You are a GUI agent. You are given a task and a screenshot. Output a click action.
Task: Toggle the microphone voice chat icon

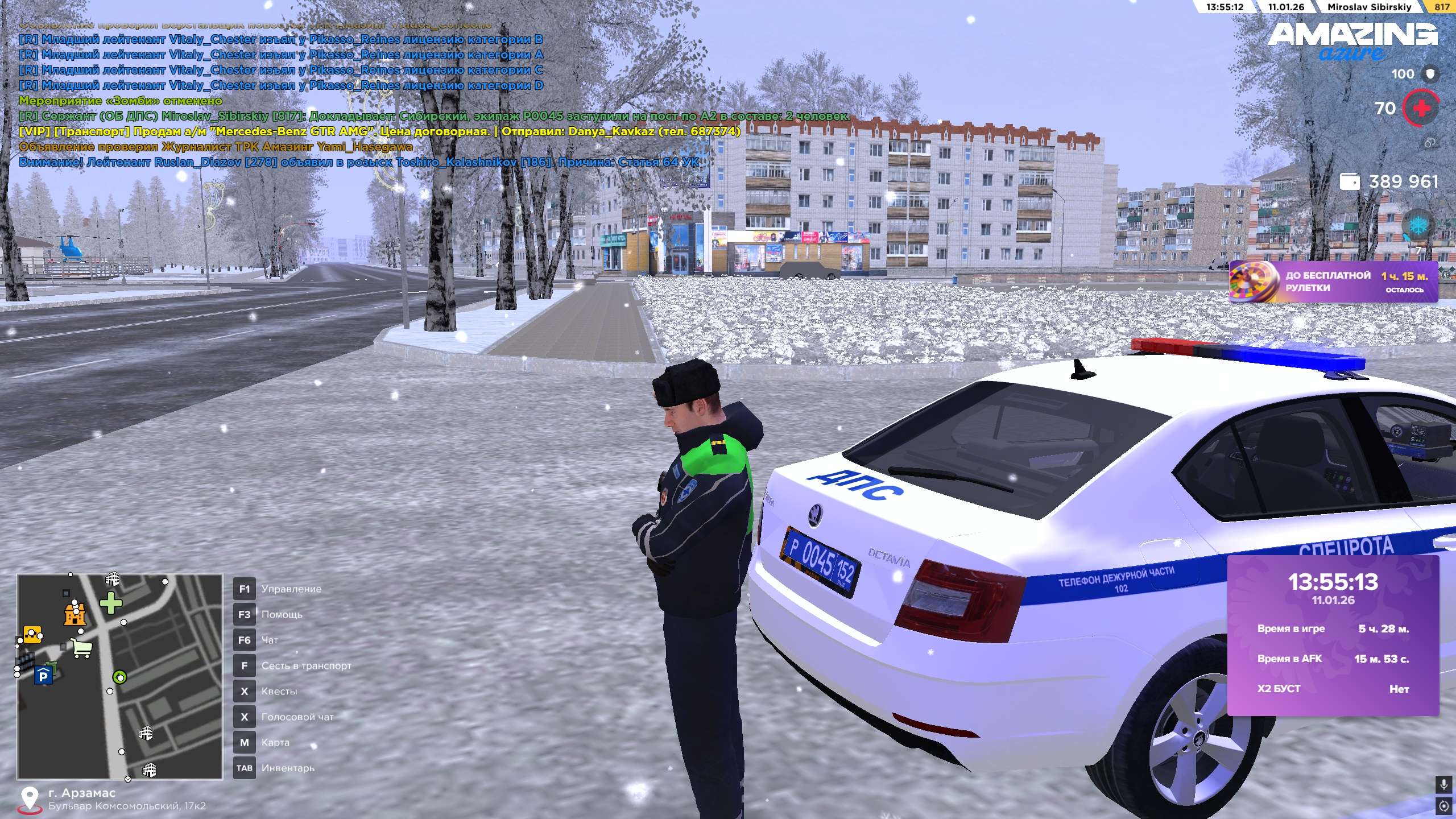pos(1443,785)
